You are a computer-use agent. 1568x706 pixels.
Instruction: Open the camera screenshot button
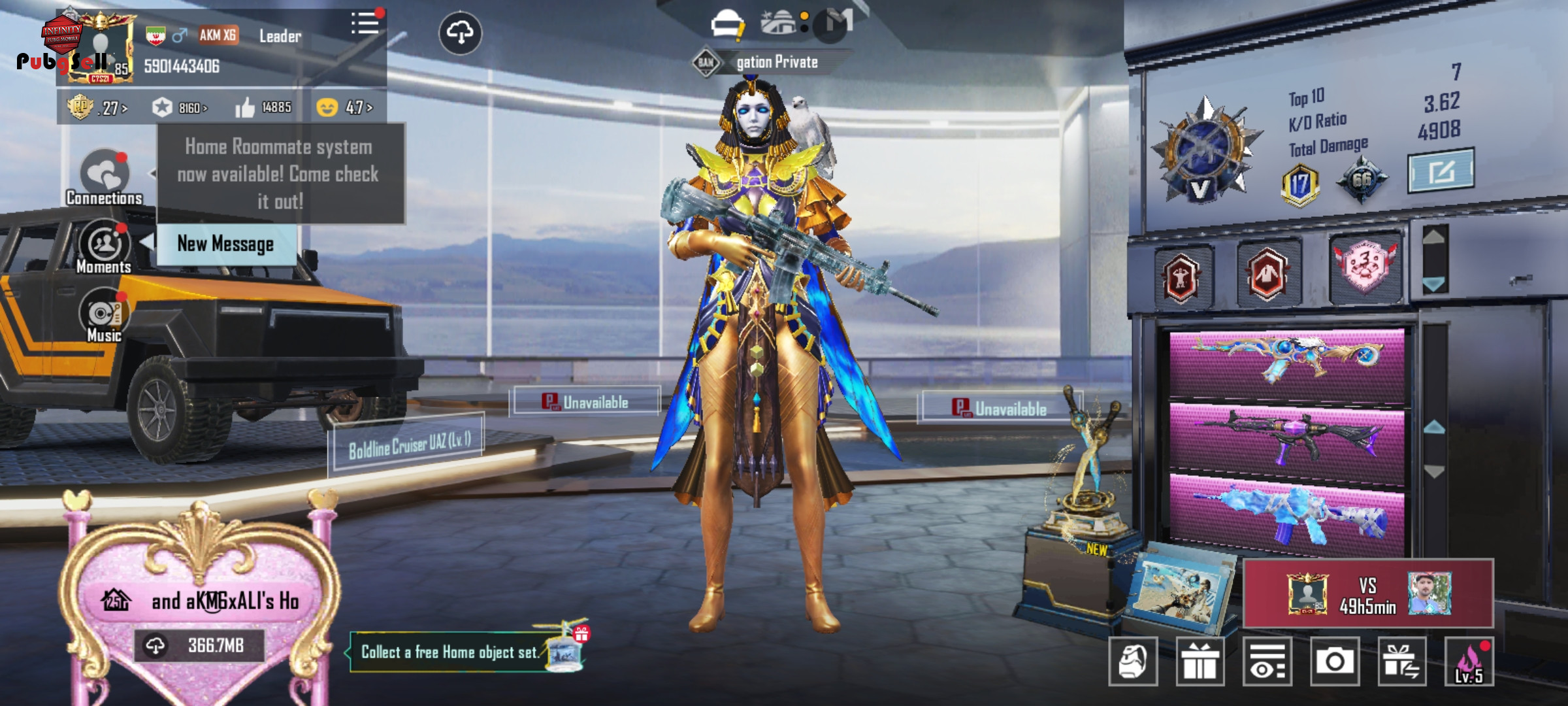tap(1334, 662)
